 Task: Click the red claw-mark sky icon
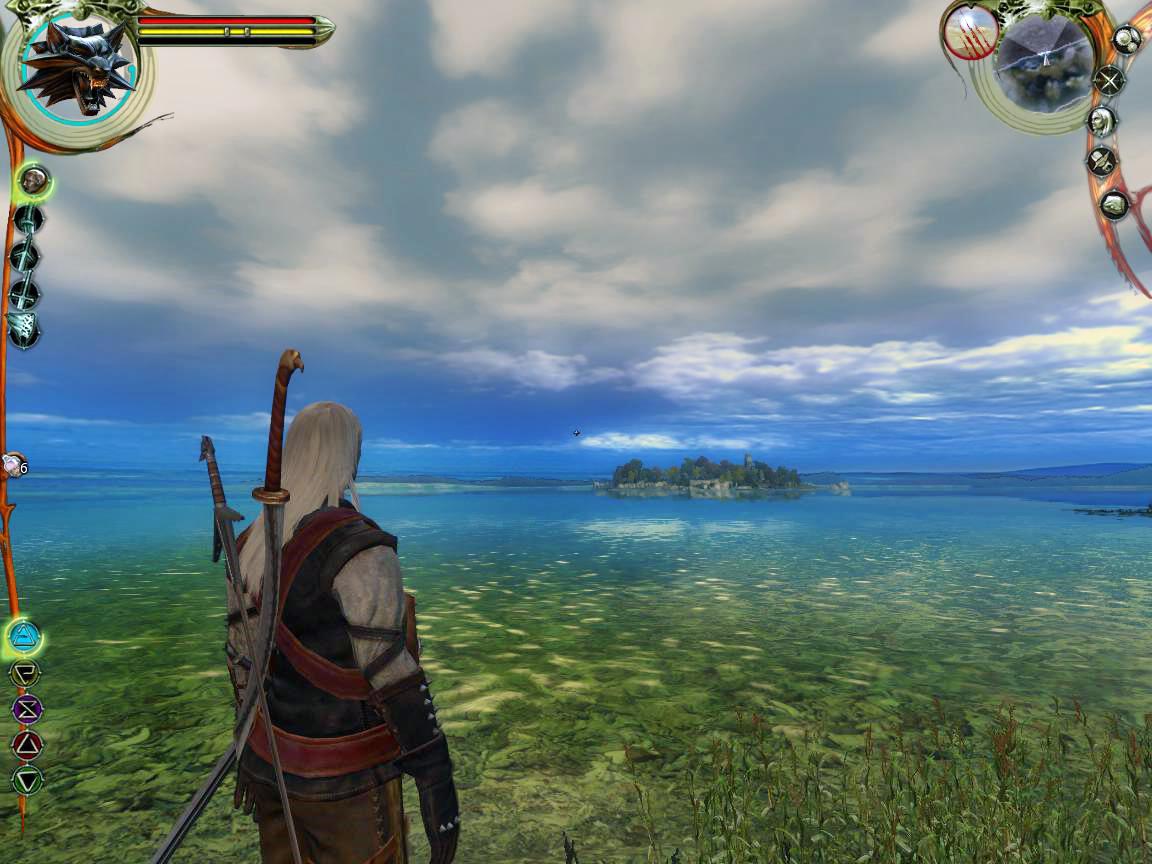pos(969,33)
